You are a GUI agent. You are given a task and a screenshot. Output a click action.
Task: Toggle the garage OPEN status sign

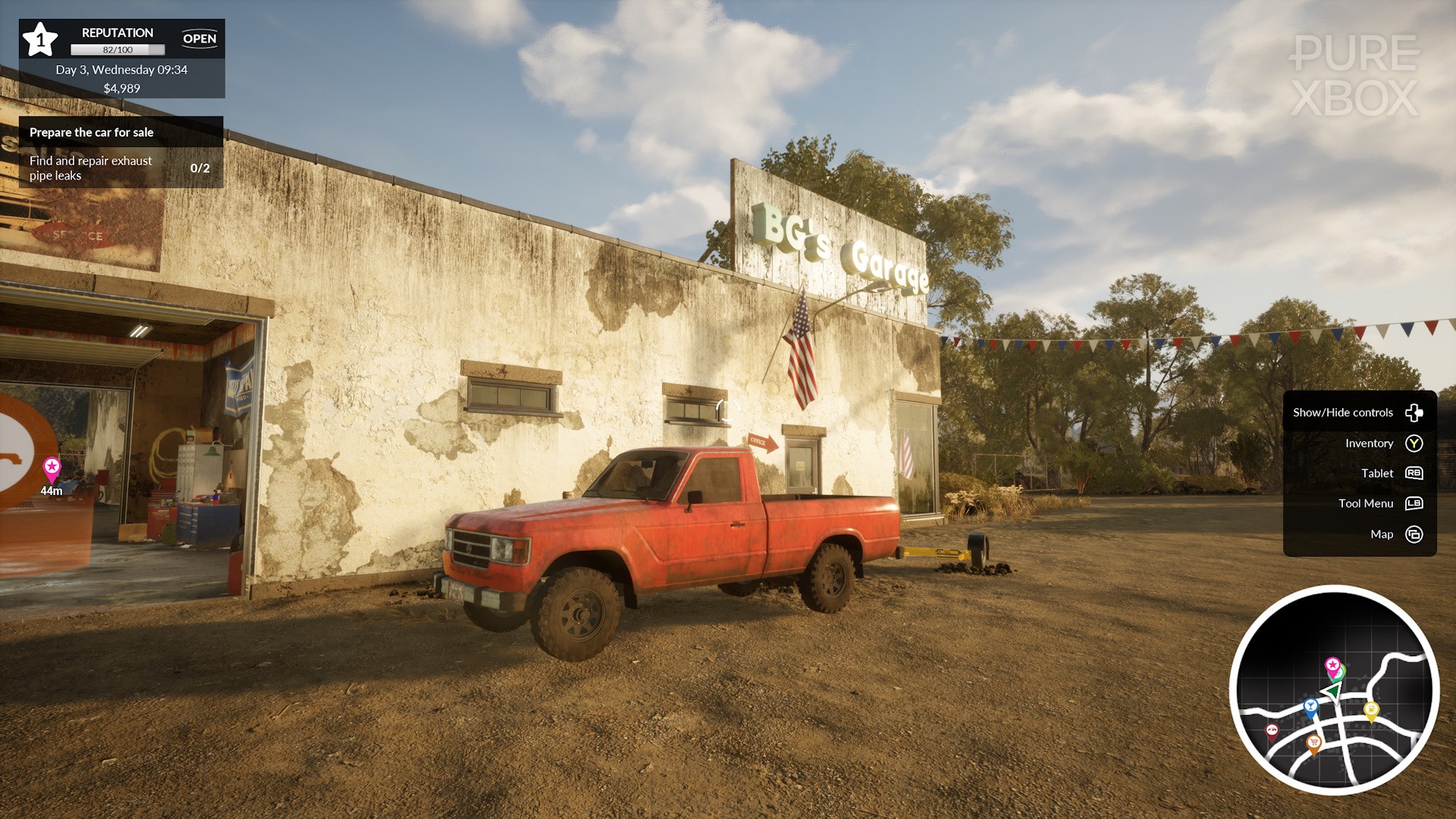click(199, 39)
